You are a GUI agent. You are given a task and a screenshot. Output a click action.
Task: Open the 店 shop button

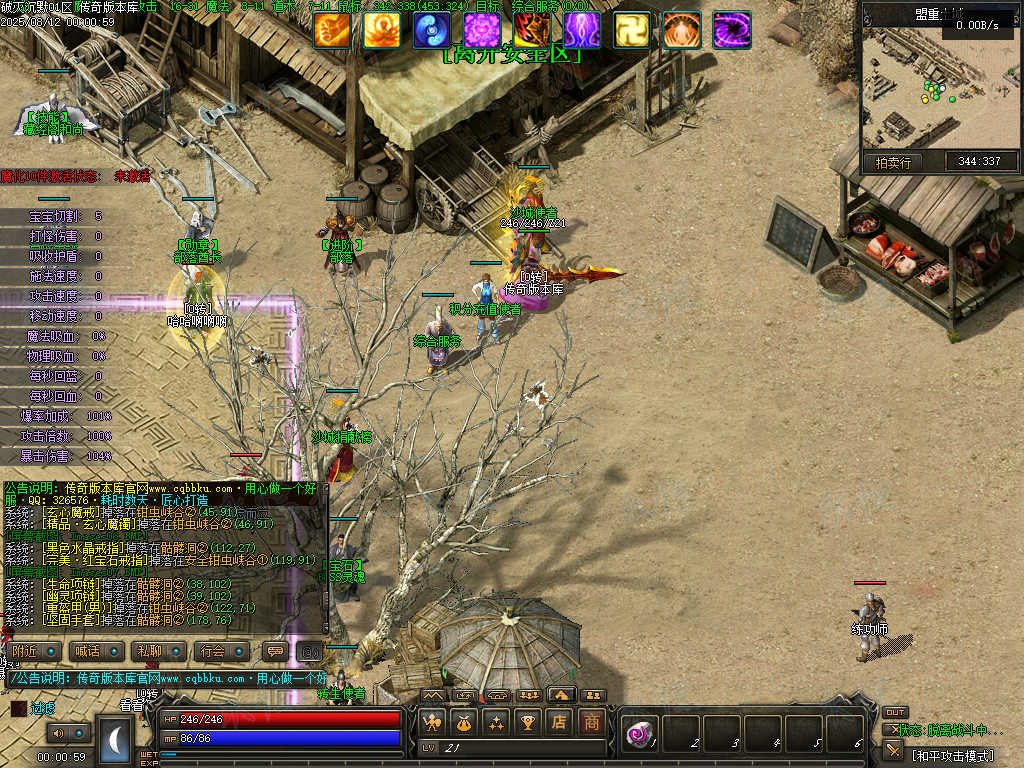coord(560,721)
